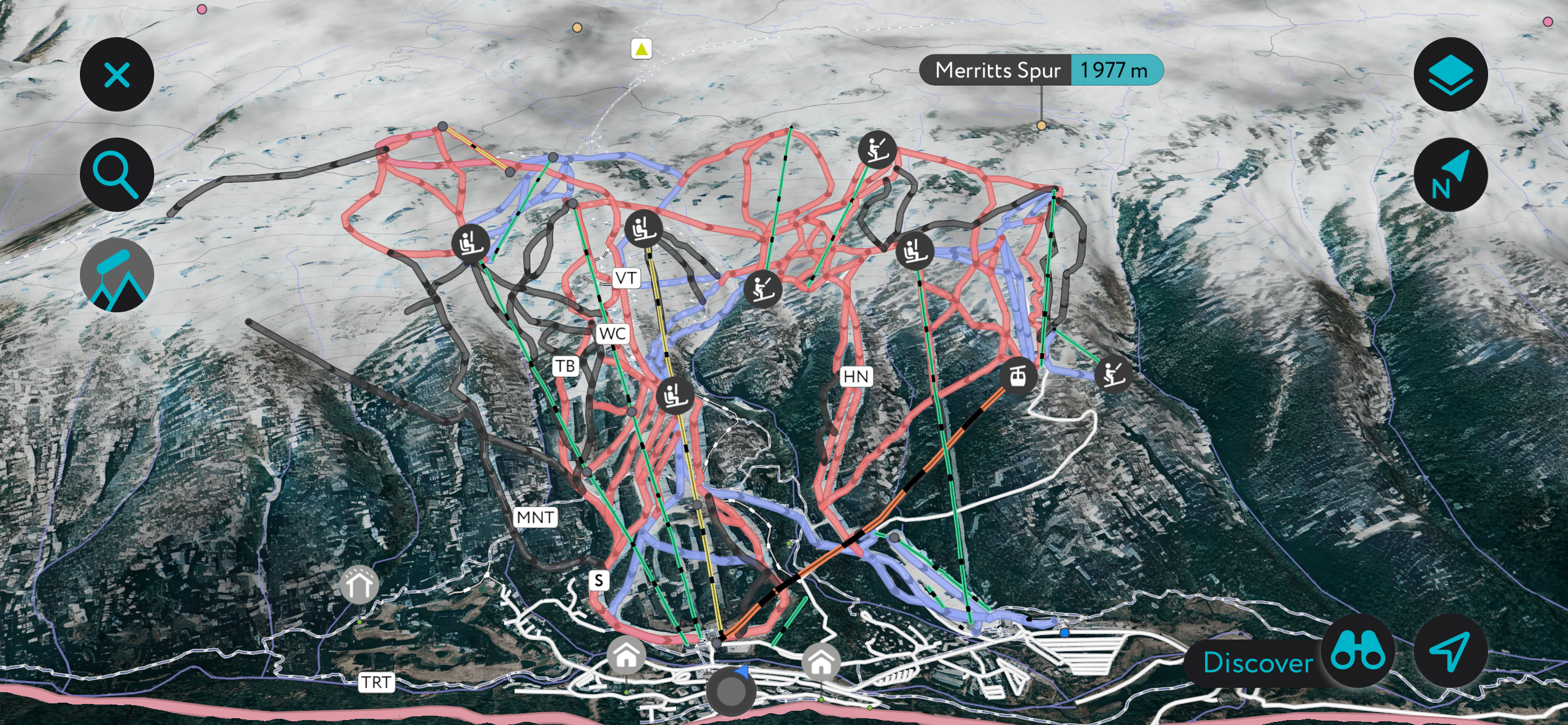Viewport: 1568px width, 725px height.
Task: Click the skier icon near the HN trail
Action: click(x=764, y=288)
